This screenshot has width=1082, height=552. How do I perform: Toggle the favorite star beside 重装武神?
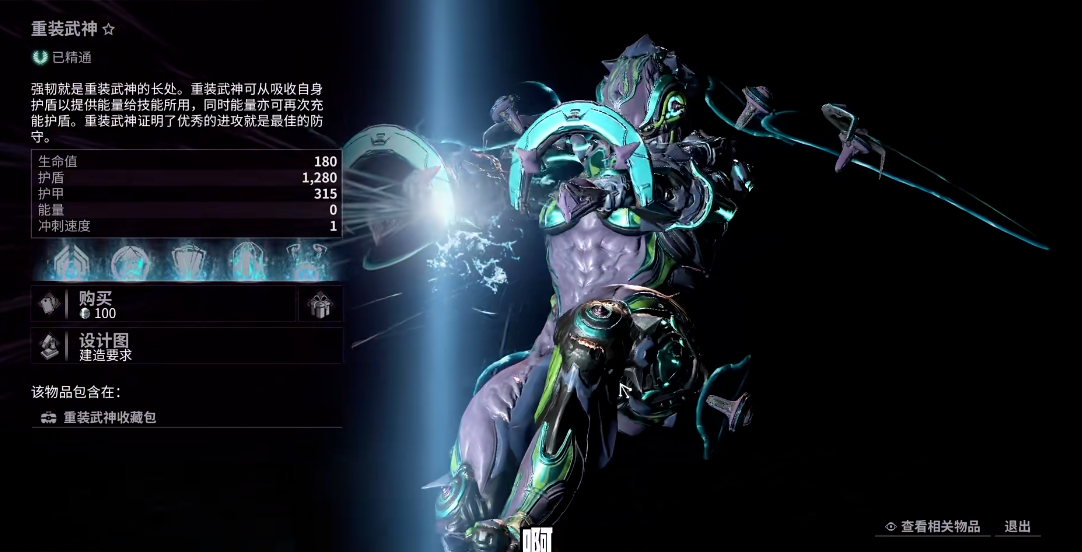[x=108, y=30]
